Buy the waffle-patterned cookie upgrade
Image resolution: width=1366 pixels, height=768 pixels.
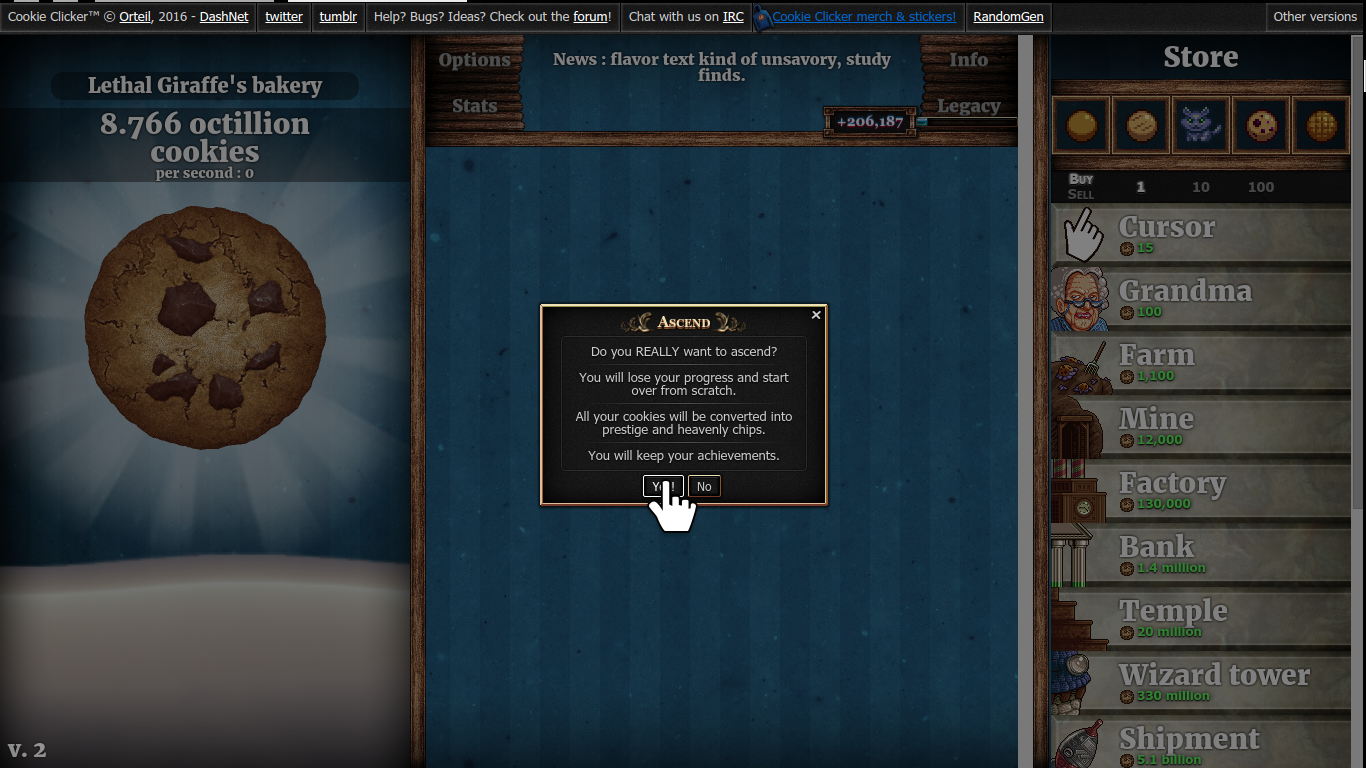pos(1320,125)
